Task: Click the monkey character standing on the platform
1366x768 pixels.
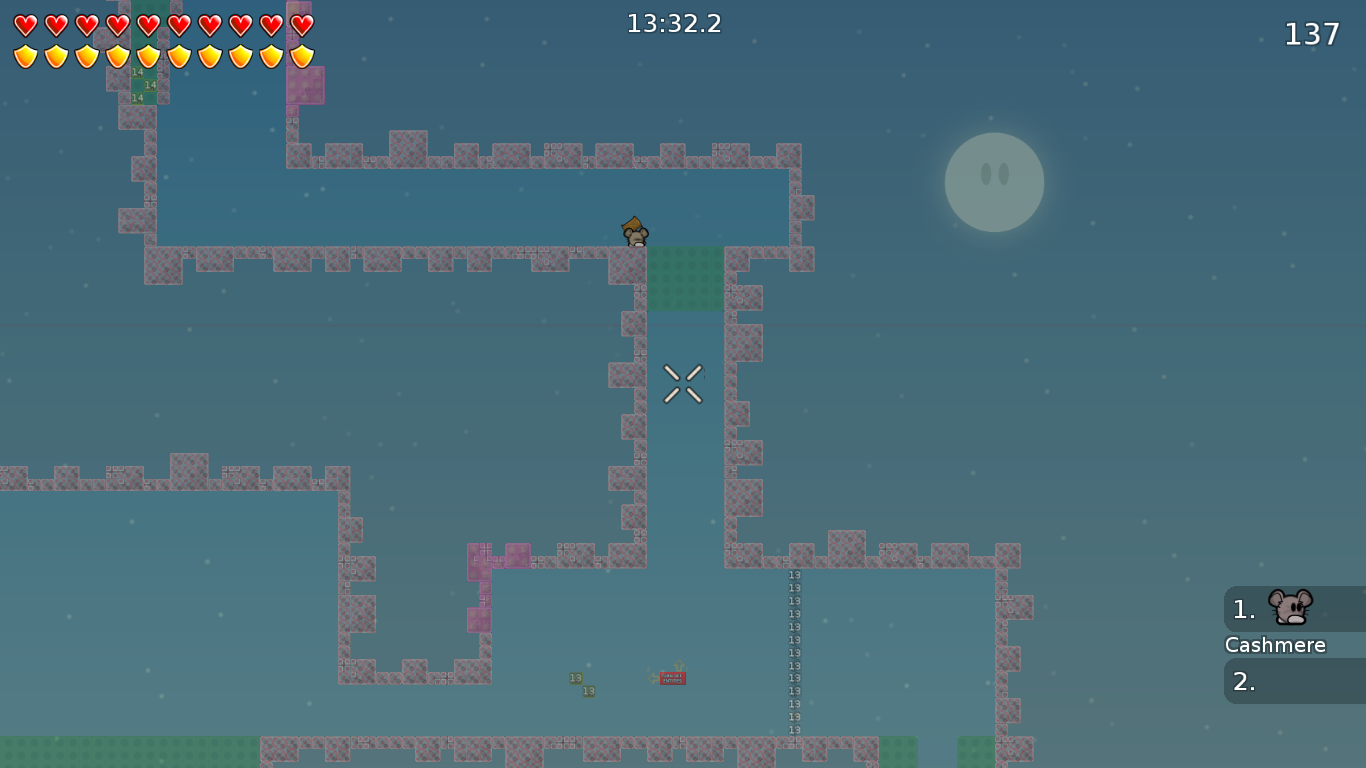Action: pos(634,232)
